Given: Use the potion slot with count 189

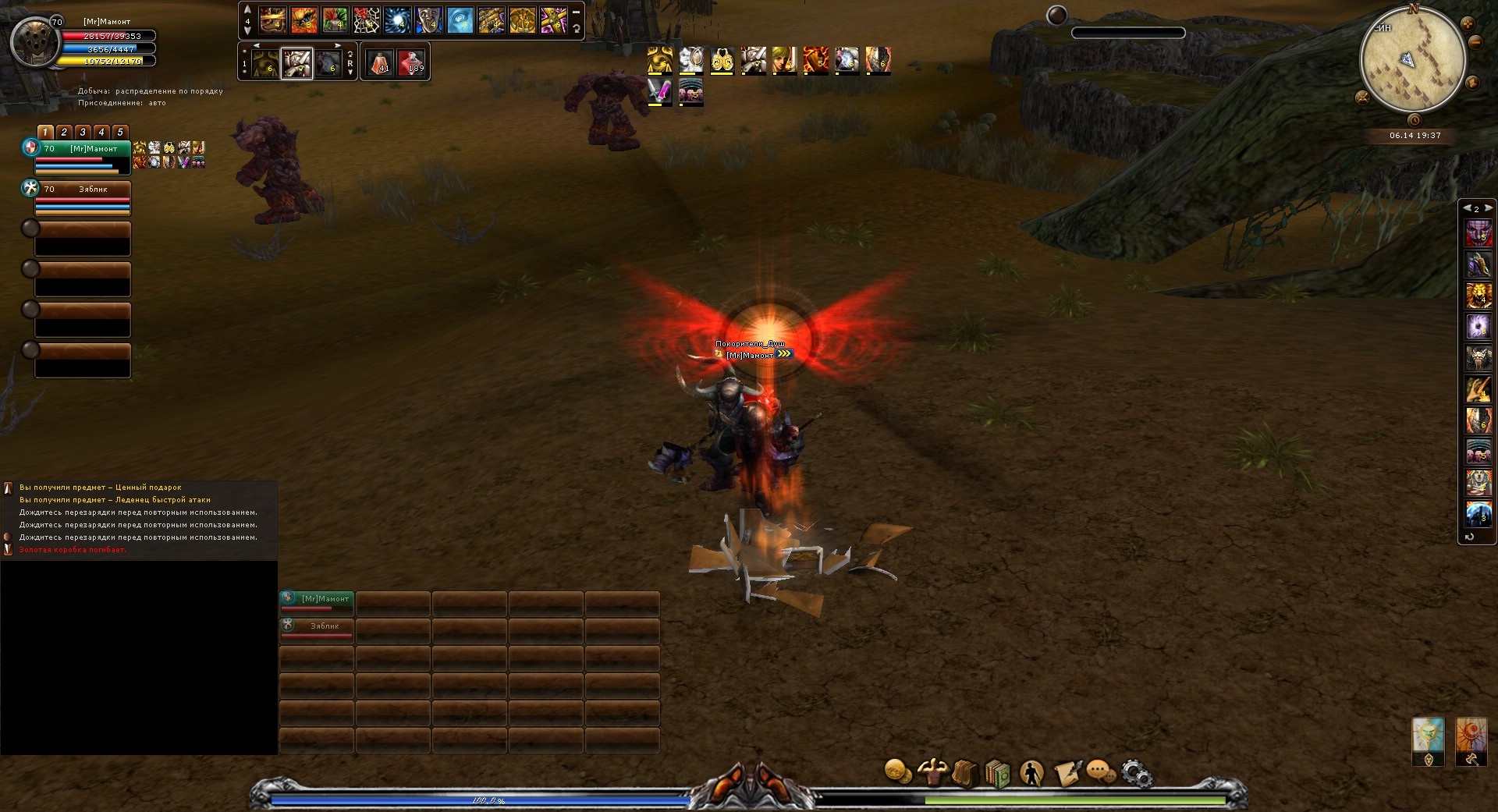Looking at the screenshot, I should tap(411, 62).
